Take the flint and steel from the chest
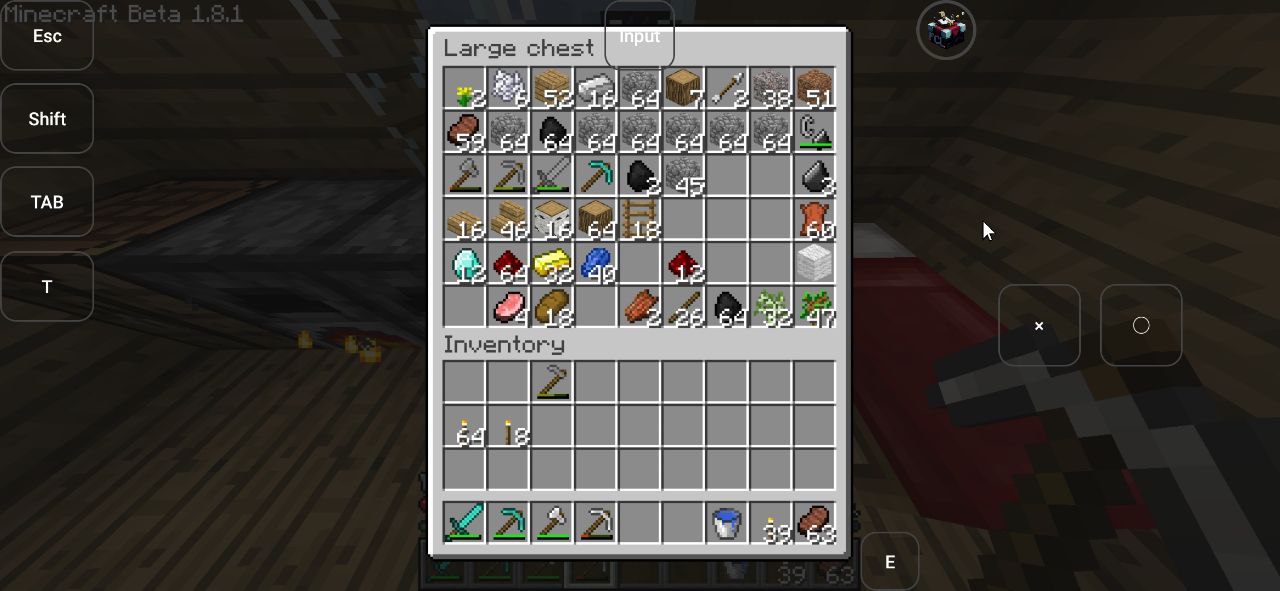Screen dimensions: 1280x591 point(815,132)
